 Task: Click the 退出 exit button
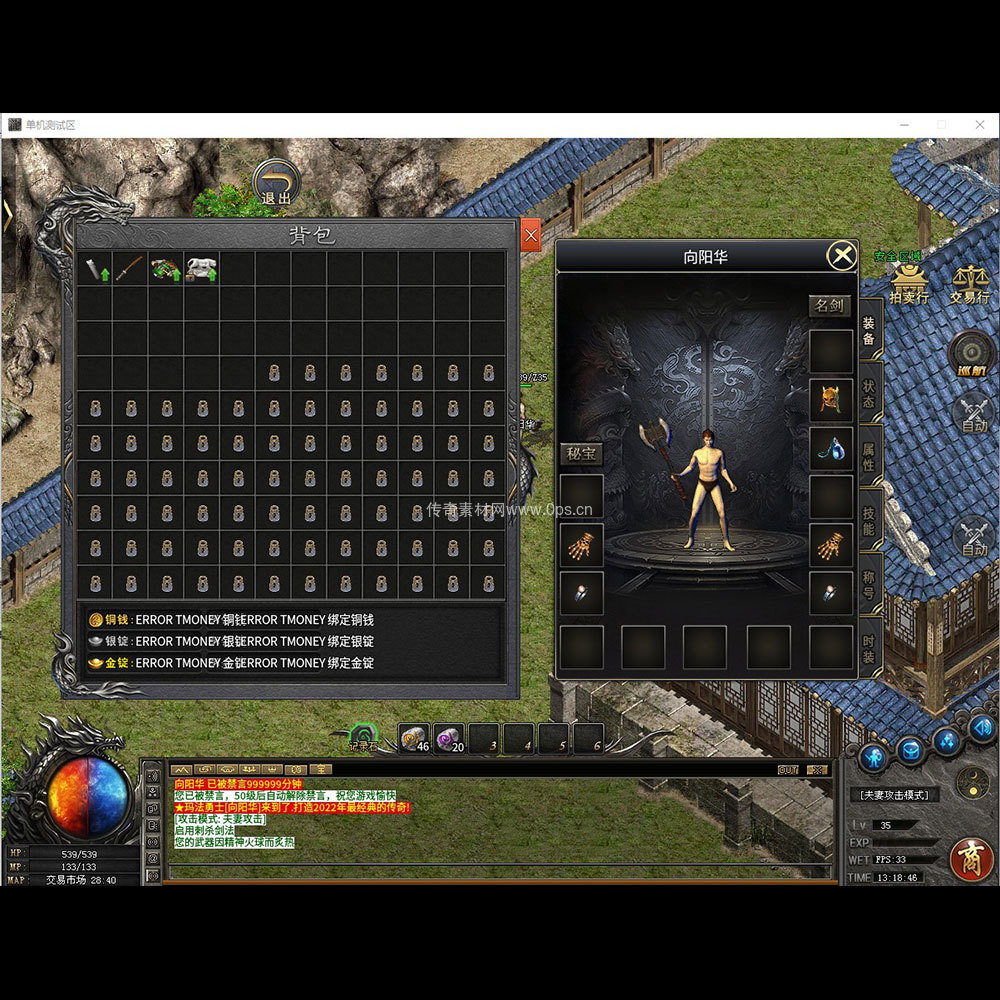pyautogui.click(x=276, y=183)
